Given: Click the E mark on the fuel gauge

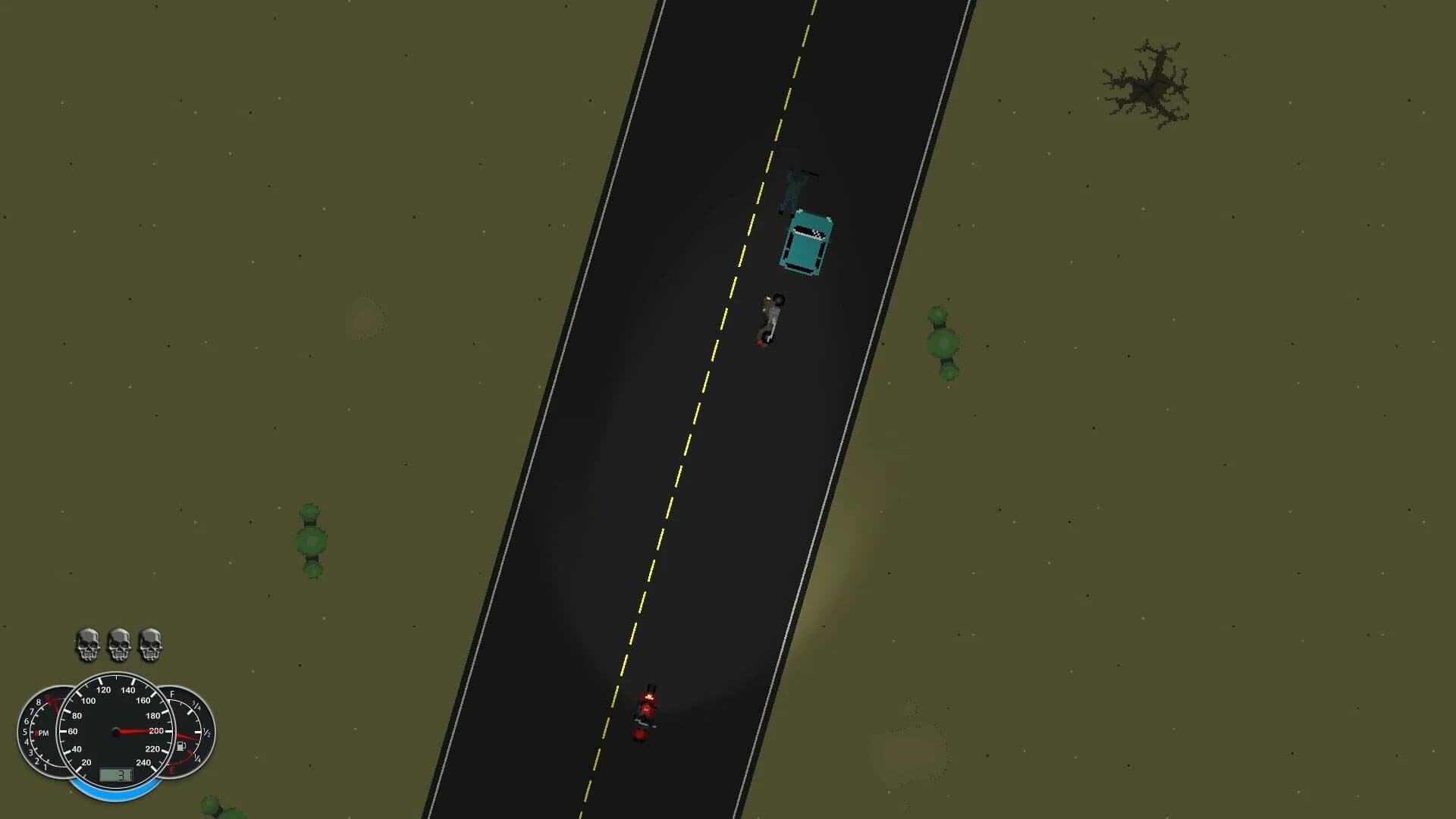Looking at the screenshot, I should point(172,770).
